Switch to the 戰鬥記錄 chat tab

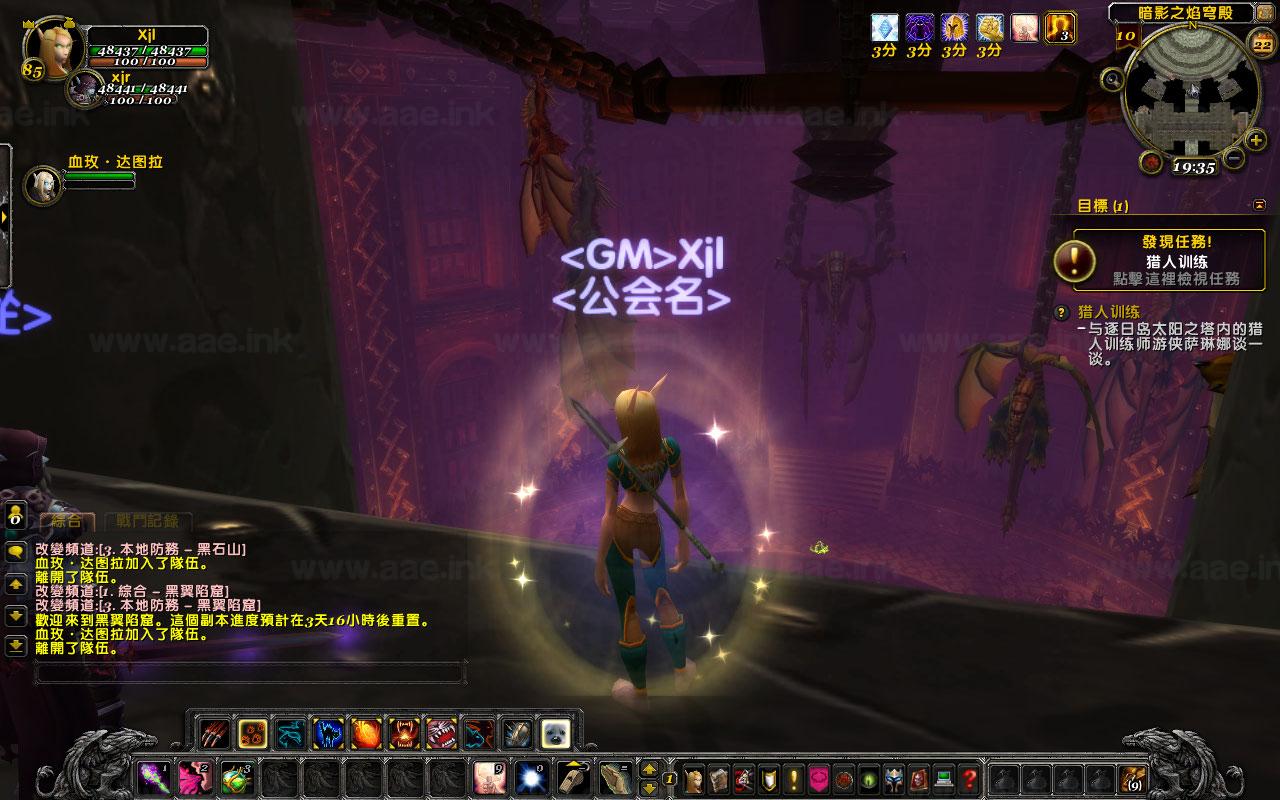pyautogui.click(x=147, y=520)
